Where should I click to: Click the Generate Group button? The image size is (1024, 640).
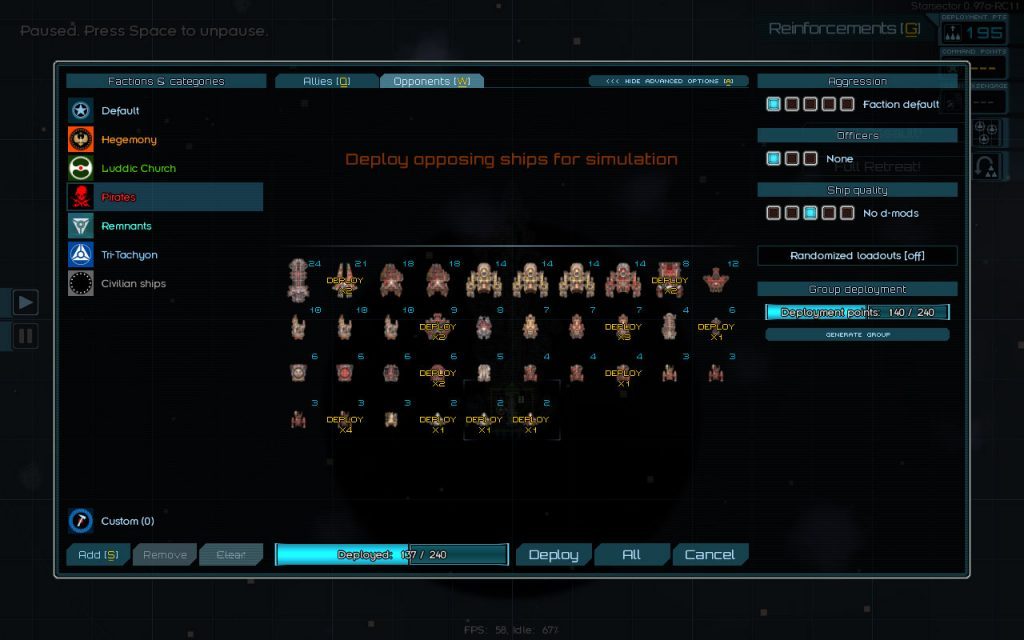click(x=857, y=335)
